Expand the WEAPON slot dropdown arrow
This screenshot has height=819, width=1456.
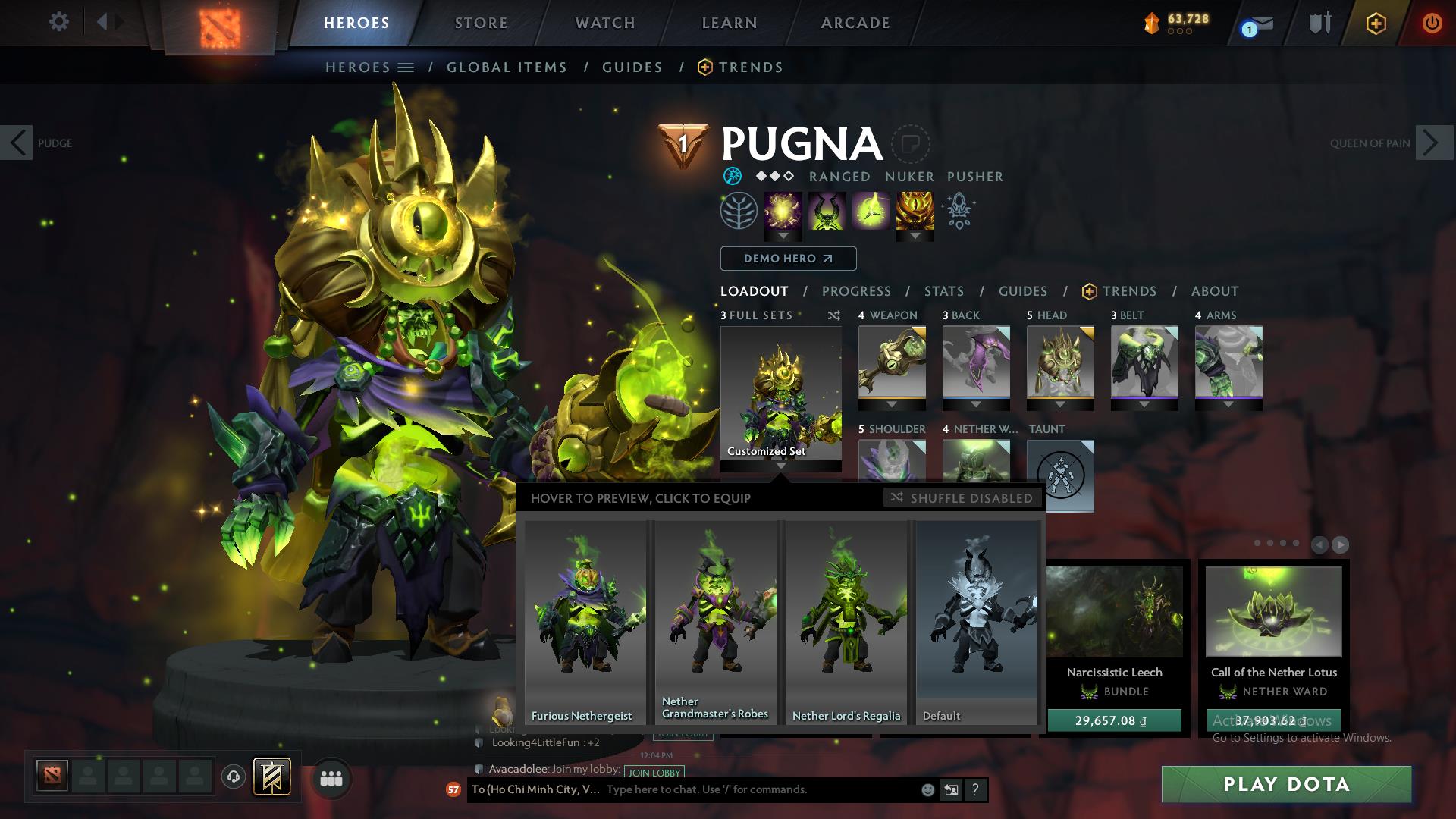click(892, 404)
